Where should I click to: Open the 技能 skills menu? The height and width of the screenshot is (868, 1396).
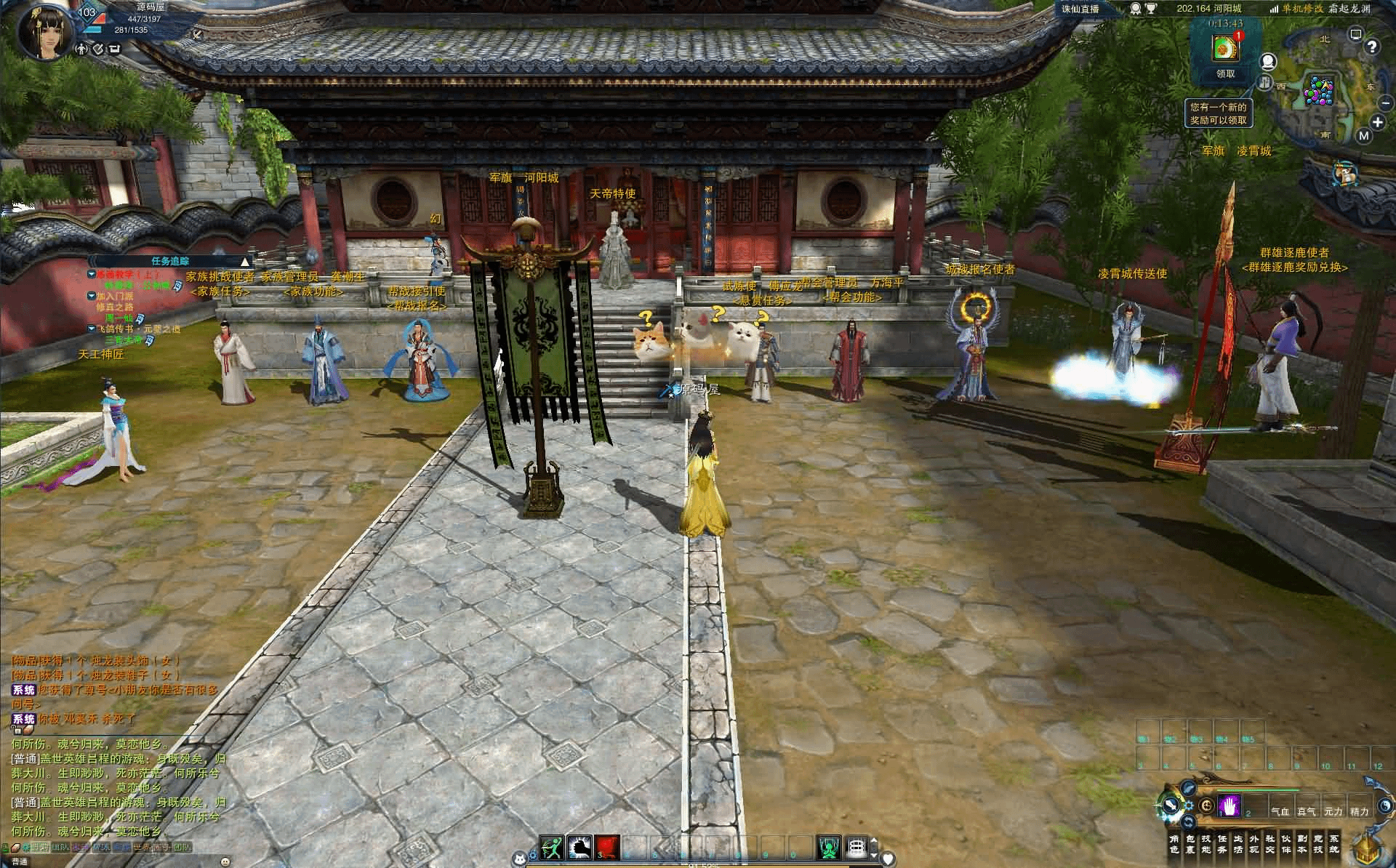pos(1206,843)
